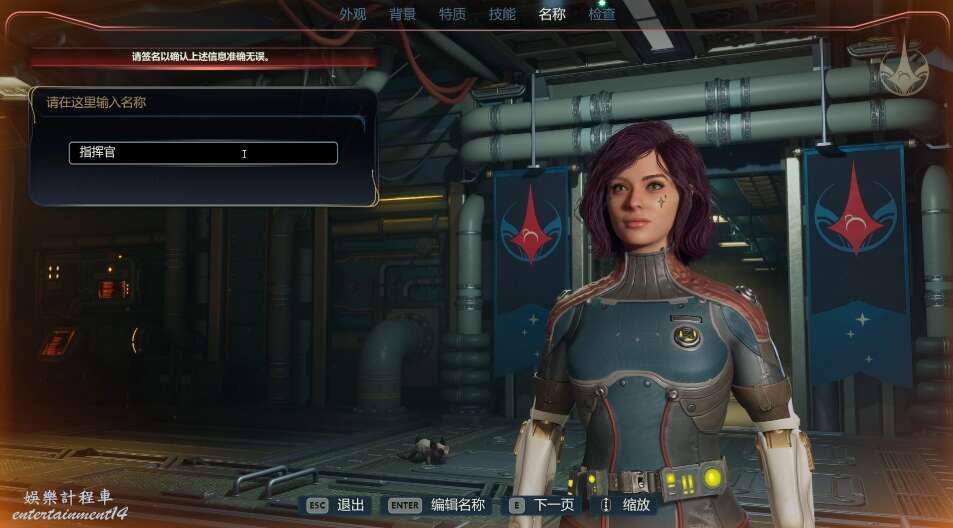Open the 背景 tab
The width and height of the screenshot is (953, 528).
402,14
